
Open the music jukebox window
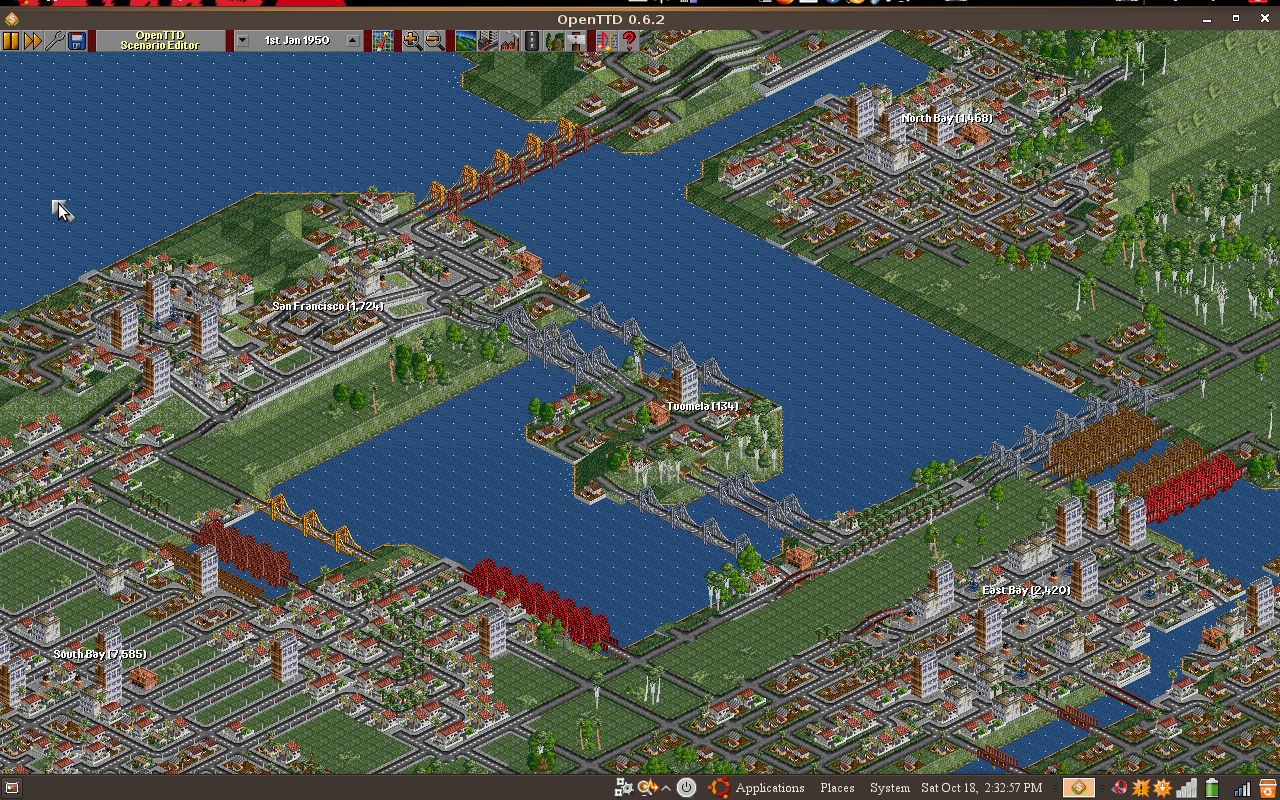tap(605, 40)
